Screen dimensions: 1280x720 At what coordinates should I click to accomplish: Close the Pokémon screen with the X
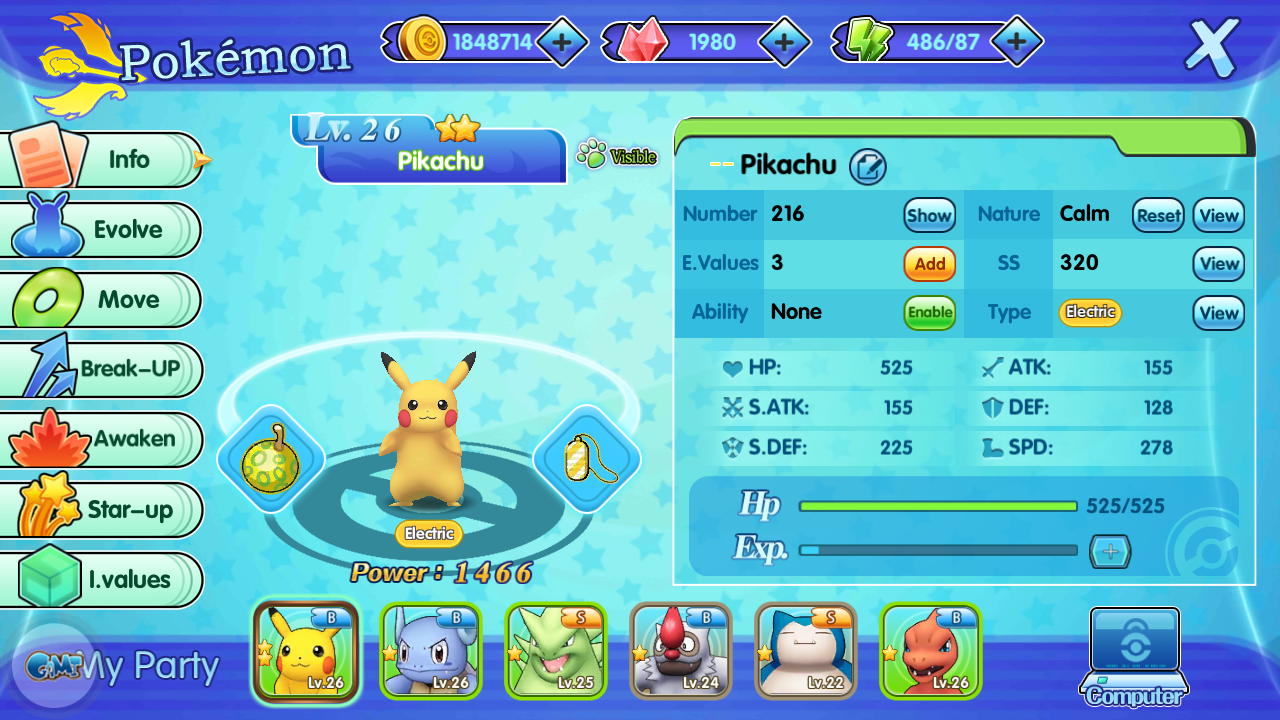pos(1212,47)
